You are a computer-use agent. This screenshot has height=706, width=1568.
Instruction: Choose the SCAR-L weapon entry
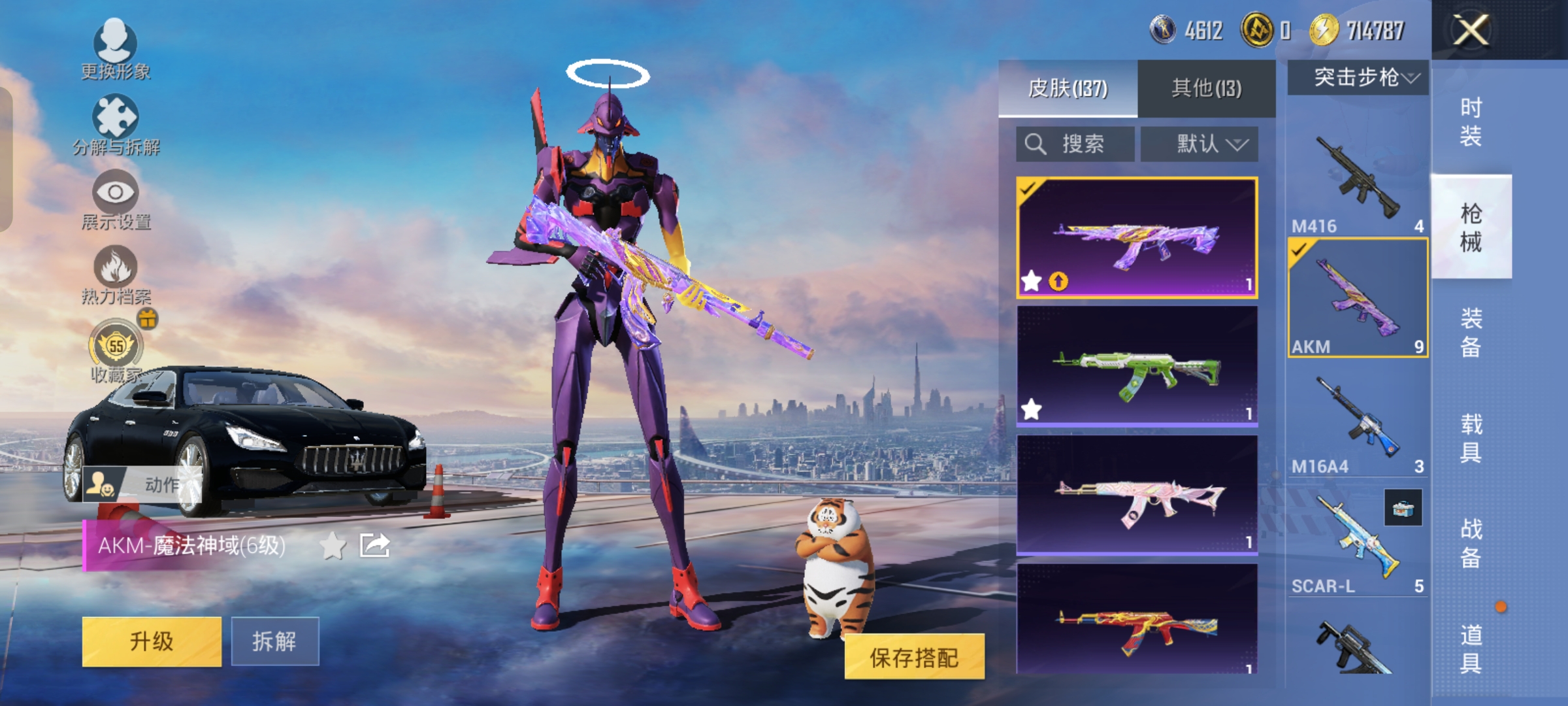[x=1358, y=543]
